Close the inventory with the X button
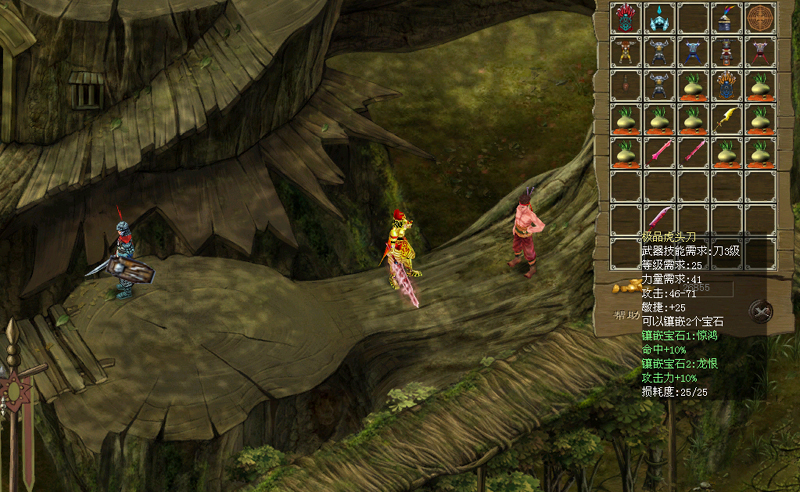Image resolution: width=800 pixels, height=492 pixels. pos(762,312)
